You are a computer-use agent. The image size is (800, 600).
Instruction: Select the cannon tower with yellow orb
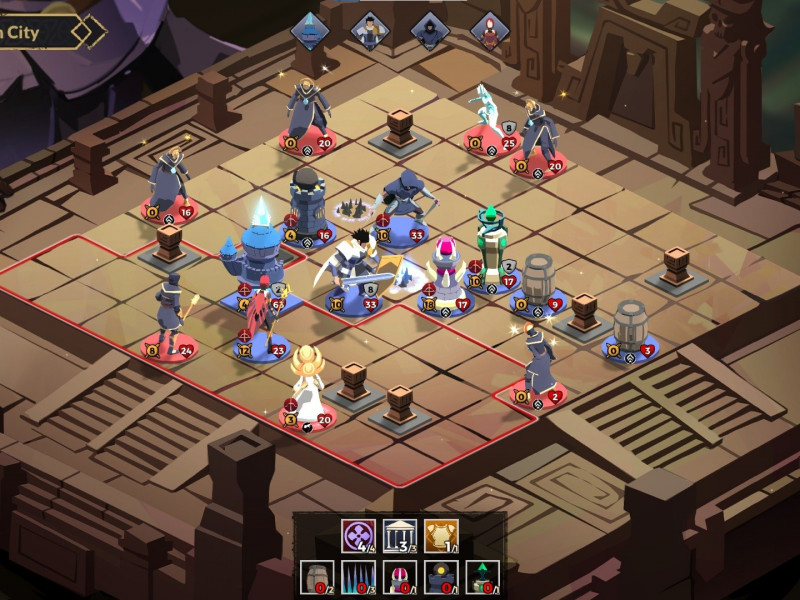[x=440, y=577]
